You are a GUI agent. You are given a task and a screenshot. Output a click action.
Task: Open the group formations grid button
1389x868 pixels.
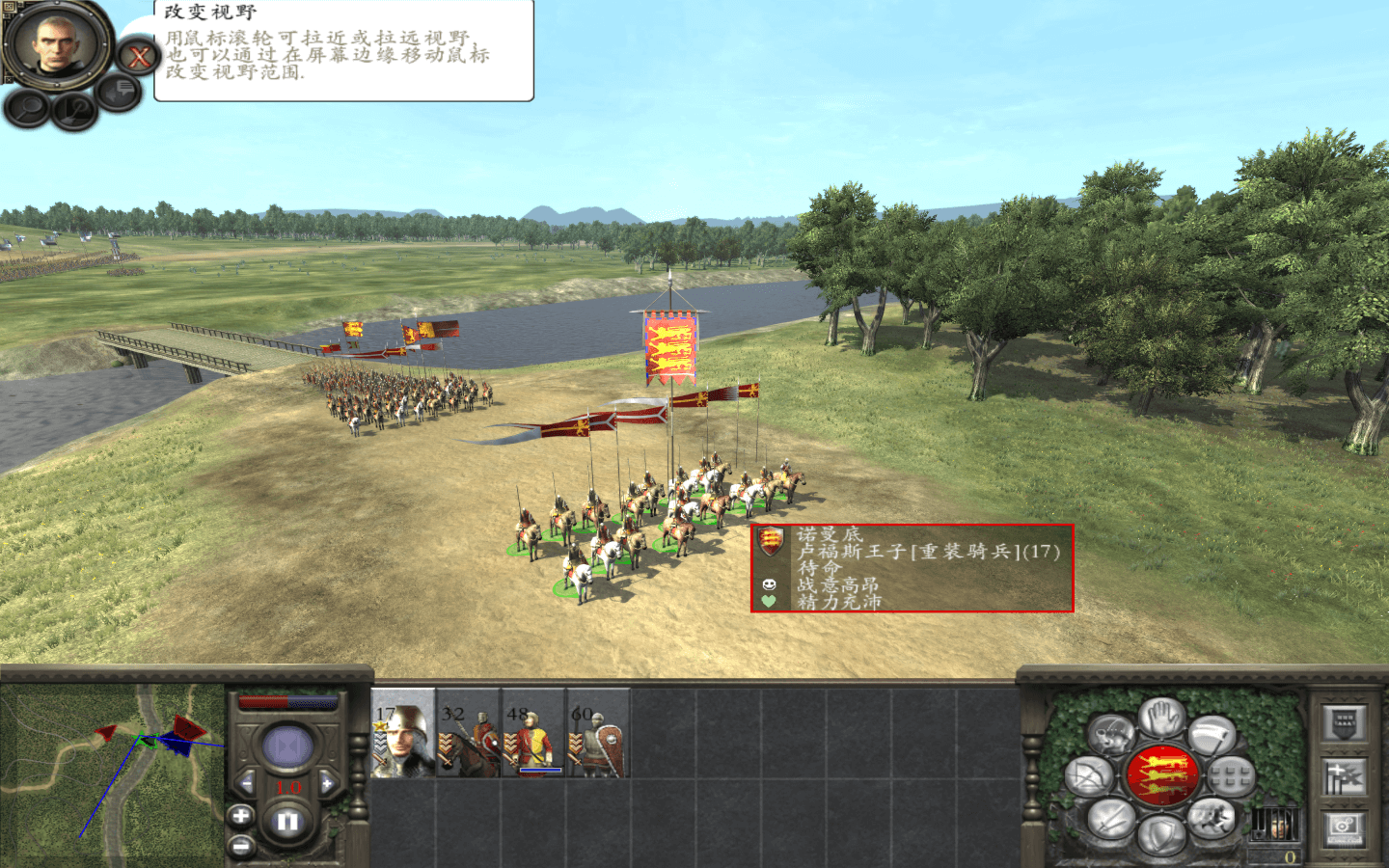coord(1231,776)
